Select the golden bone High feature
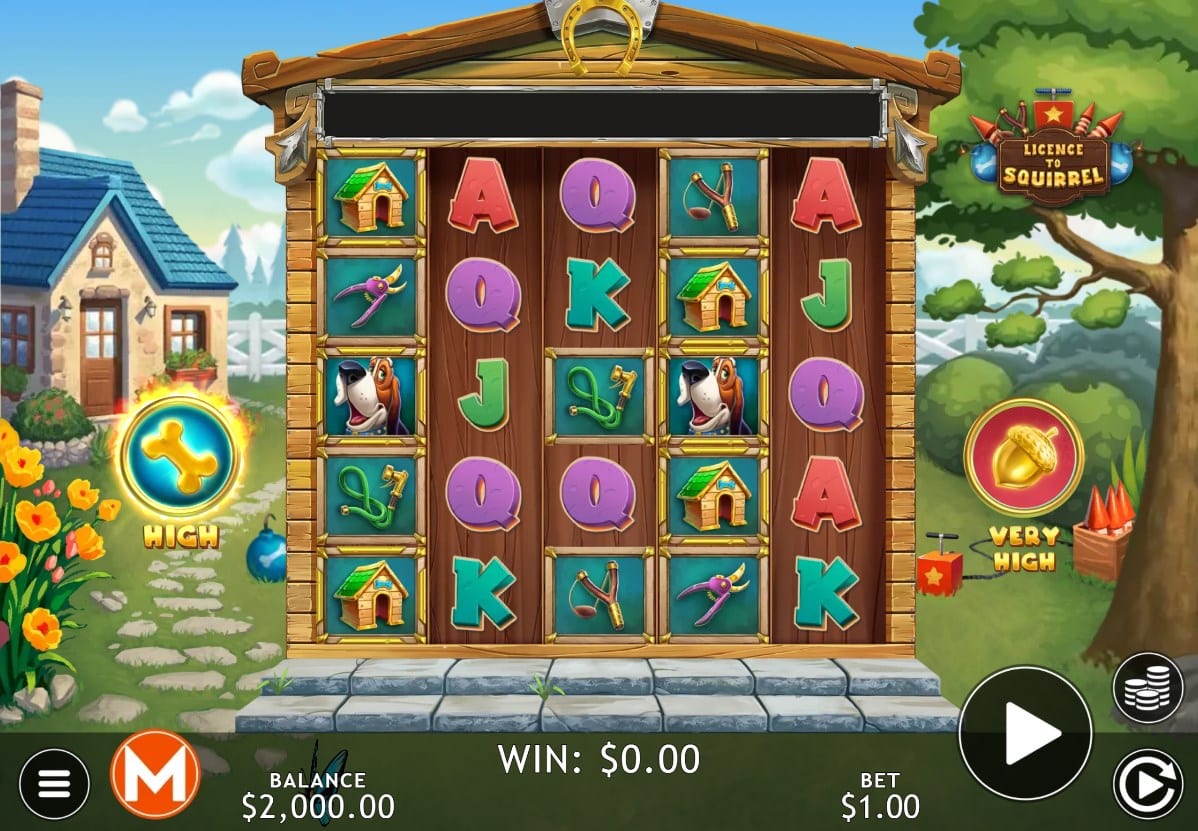This screenshot has width=1198, height=831. tap(180, 458)
